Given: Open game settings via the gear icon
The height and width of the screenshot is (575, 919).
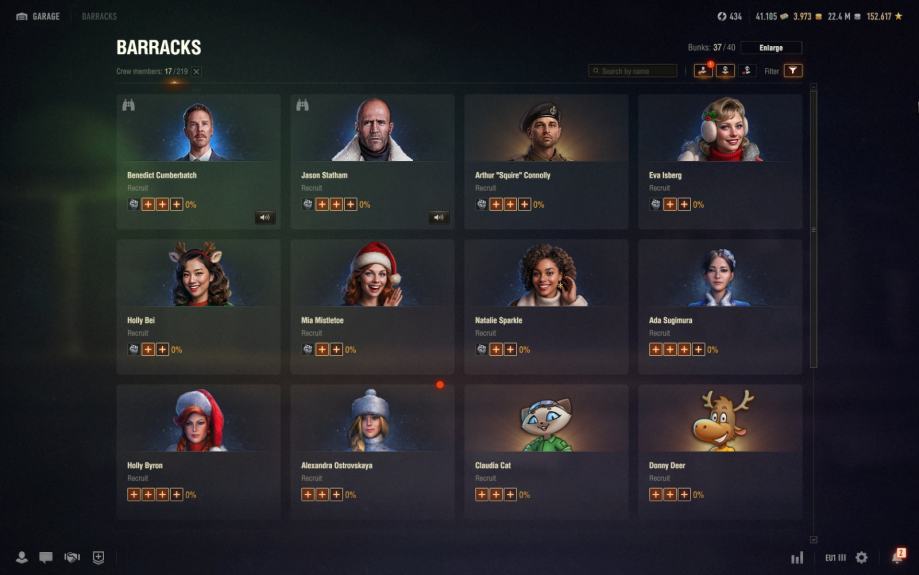Looking at the screenshot, I should tap(861, 557).
